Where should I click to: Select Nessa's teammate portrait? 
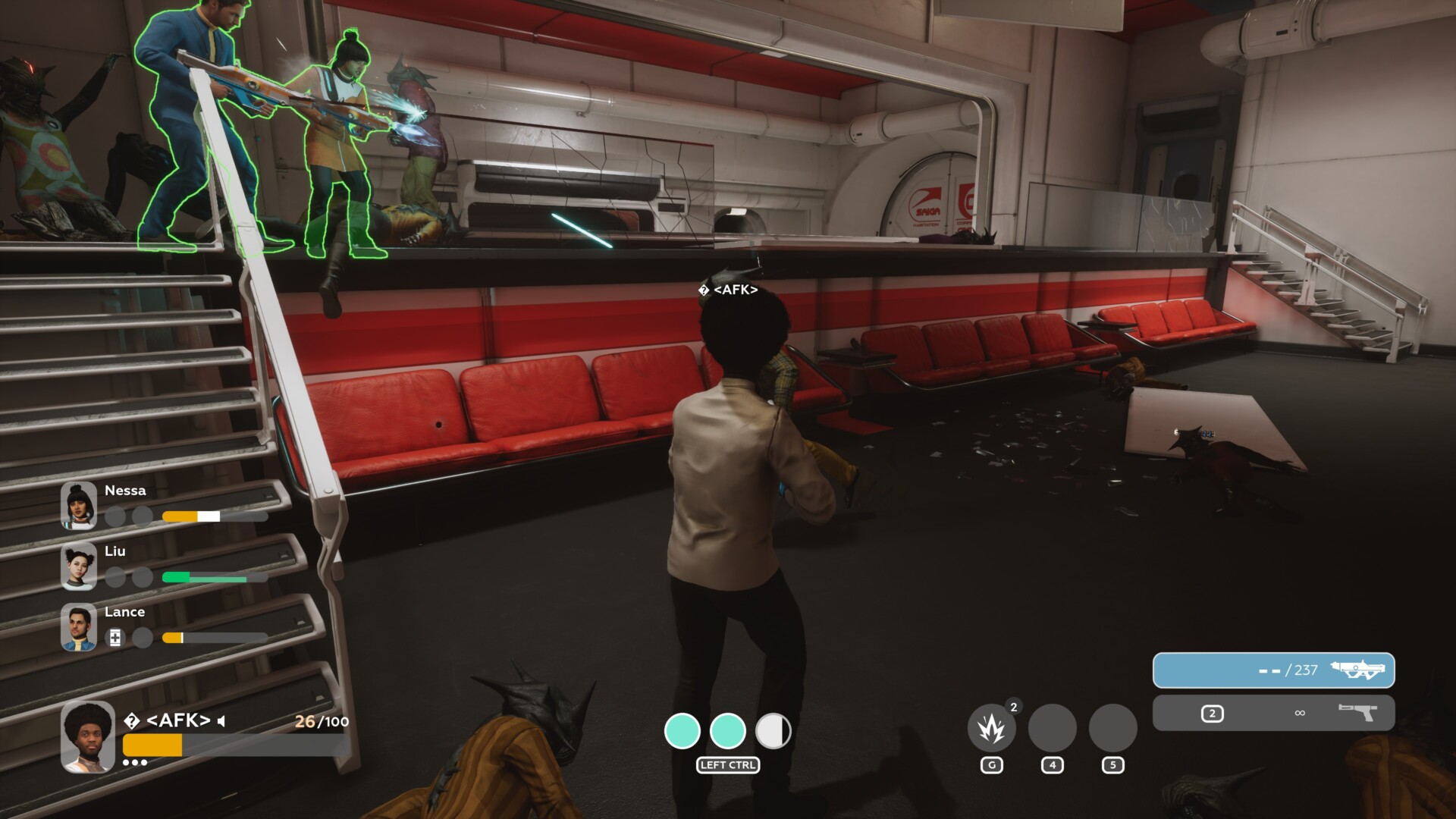pos(79,505)
